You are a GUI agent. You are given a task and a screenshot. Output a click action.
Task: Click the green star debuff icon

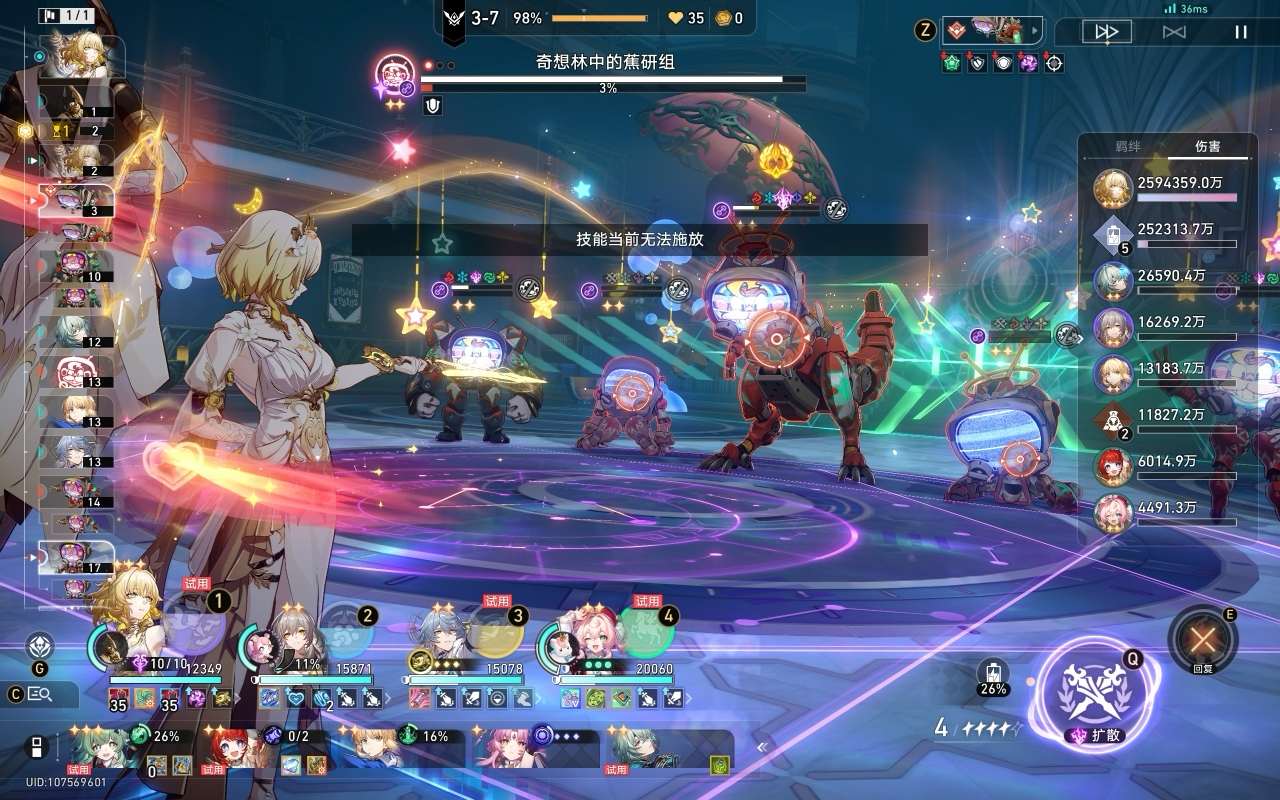(x=951, y=63)
